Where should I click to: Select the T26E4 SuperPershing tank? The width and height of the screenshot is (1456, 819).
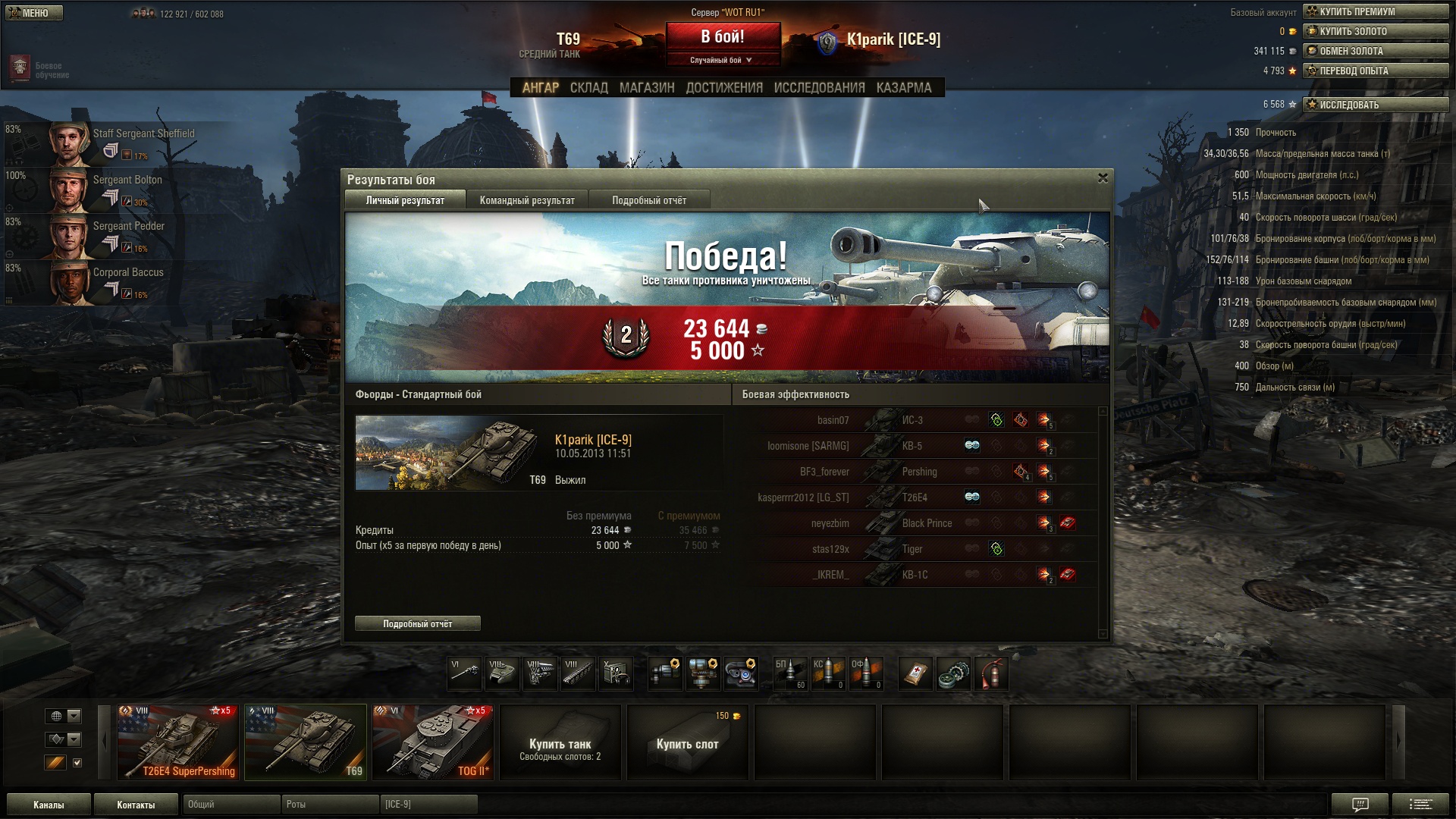[178, 742]
